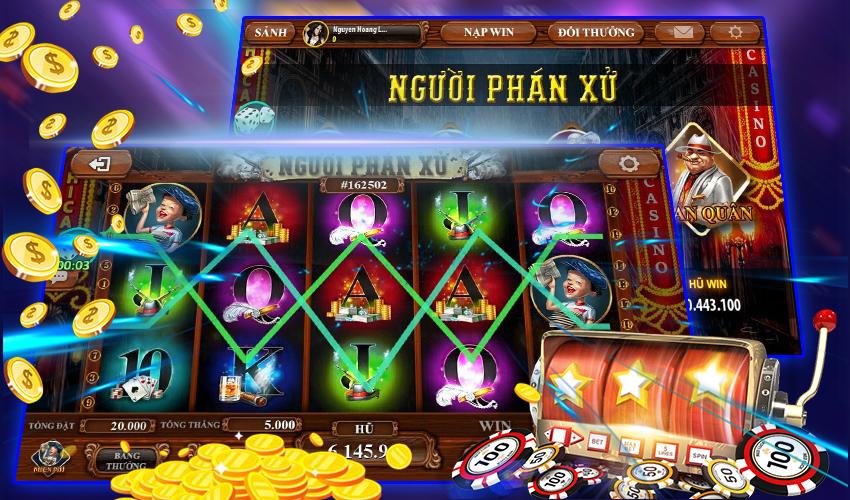
Task: Open the slot machine settings gear
Action: click(629, 164)
